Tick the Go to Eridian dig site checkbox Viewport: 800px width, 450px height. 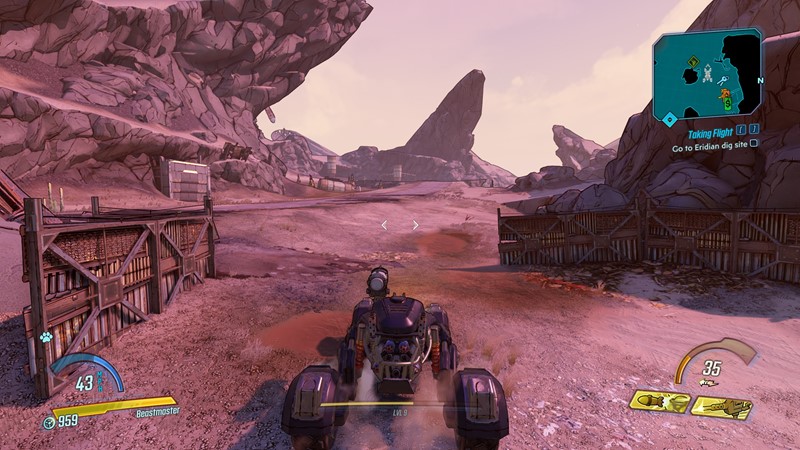click(x=753, y=144)
